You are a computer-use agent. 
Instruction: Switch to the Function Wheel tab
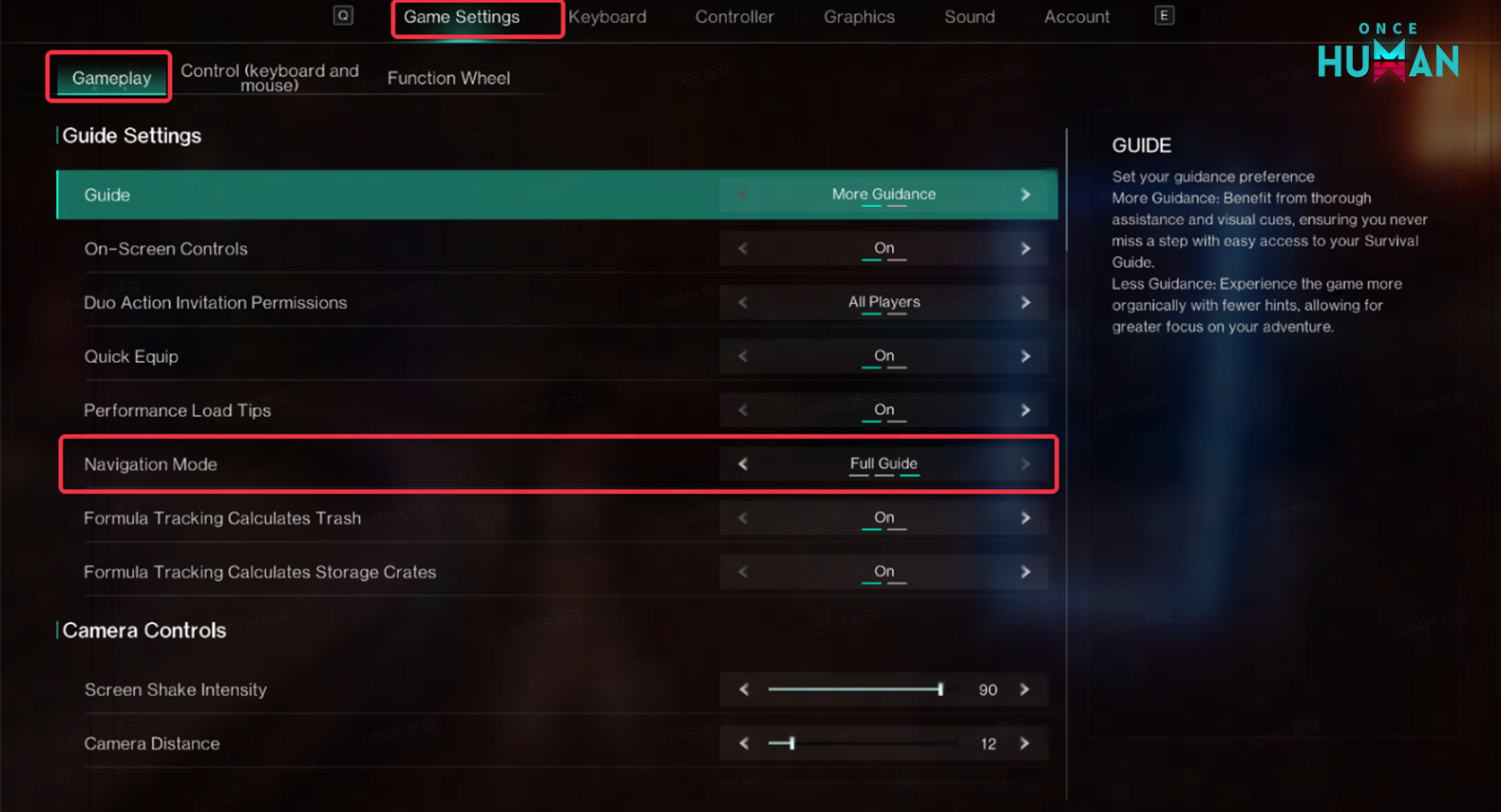coord(448,78)
